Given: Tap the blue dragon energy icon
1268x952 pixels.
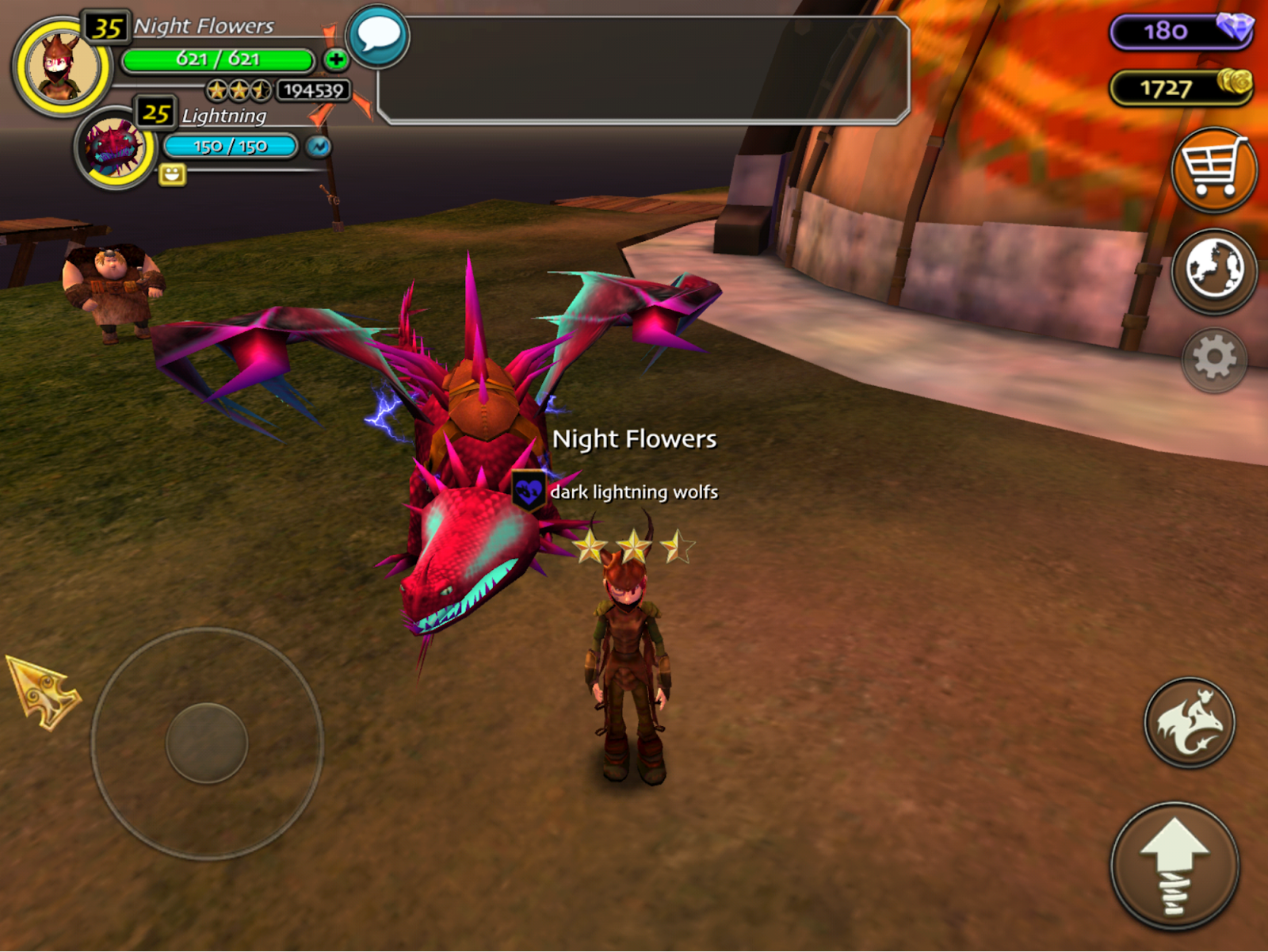Looking at the screenshot, I should tap(319, 147).
